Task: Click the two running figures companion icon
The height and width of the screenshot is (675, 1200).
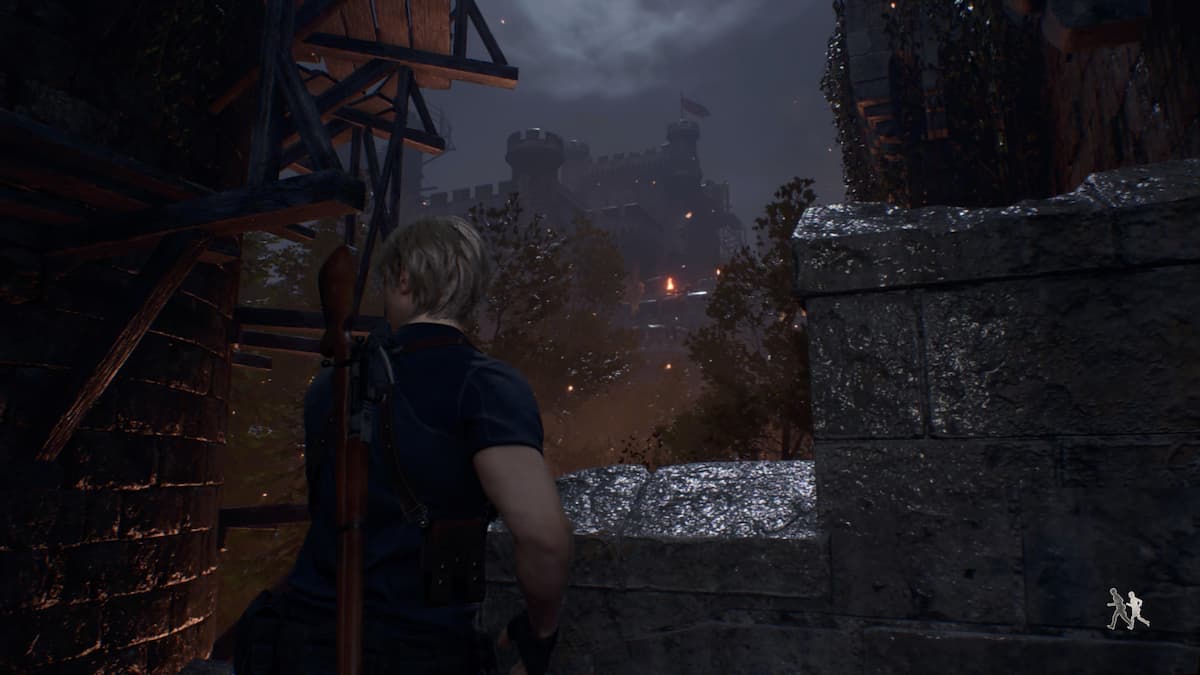Action: (x=1128, y=609)
